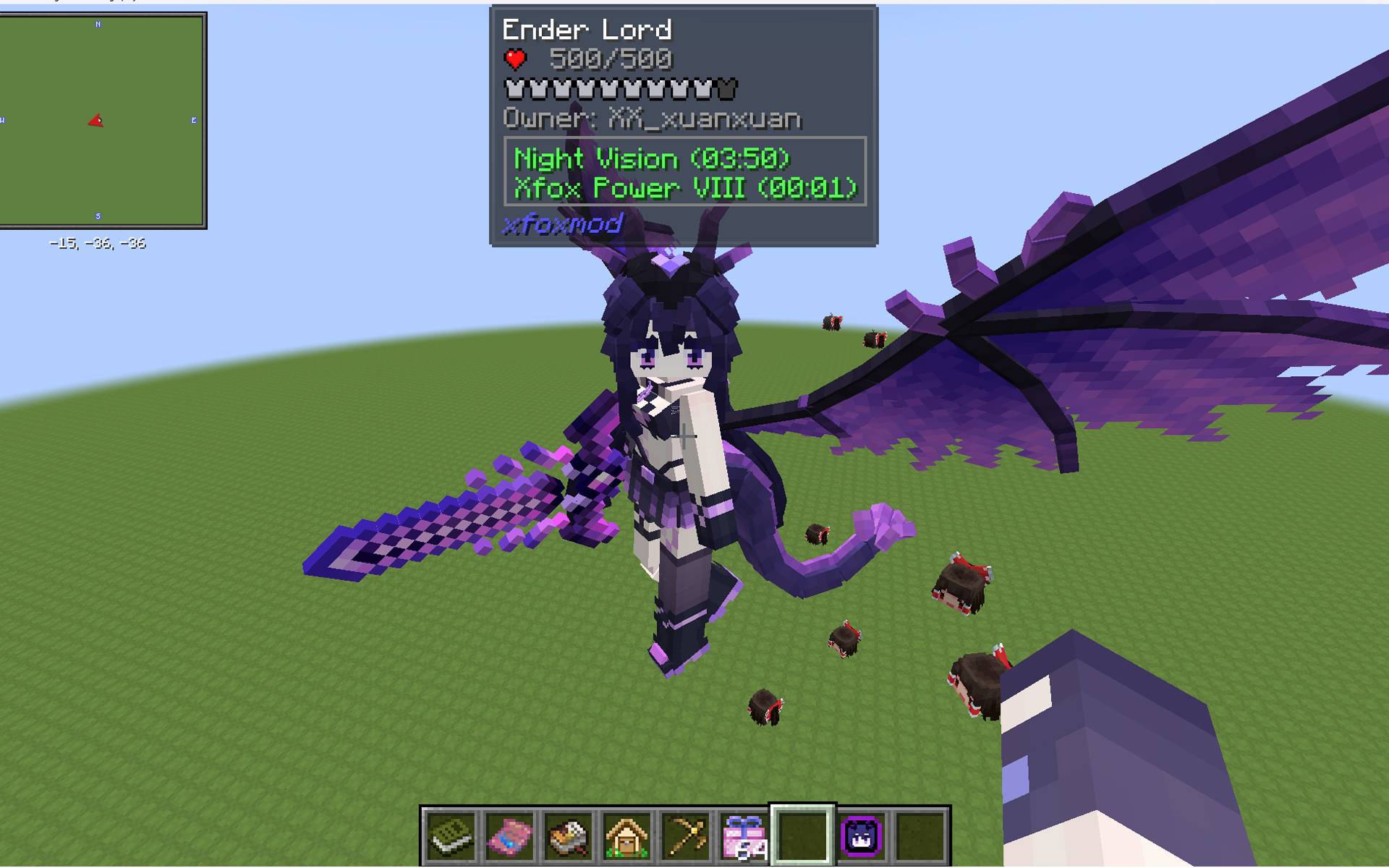Click the 500/500 health readout
This screenshot has width=1389, height=868.
coord(610,59)
